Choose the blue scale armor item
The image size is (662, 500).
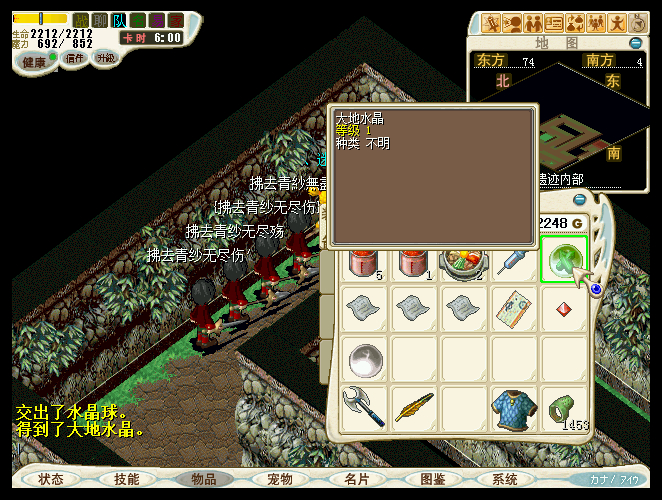[x=514, y=408]
